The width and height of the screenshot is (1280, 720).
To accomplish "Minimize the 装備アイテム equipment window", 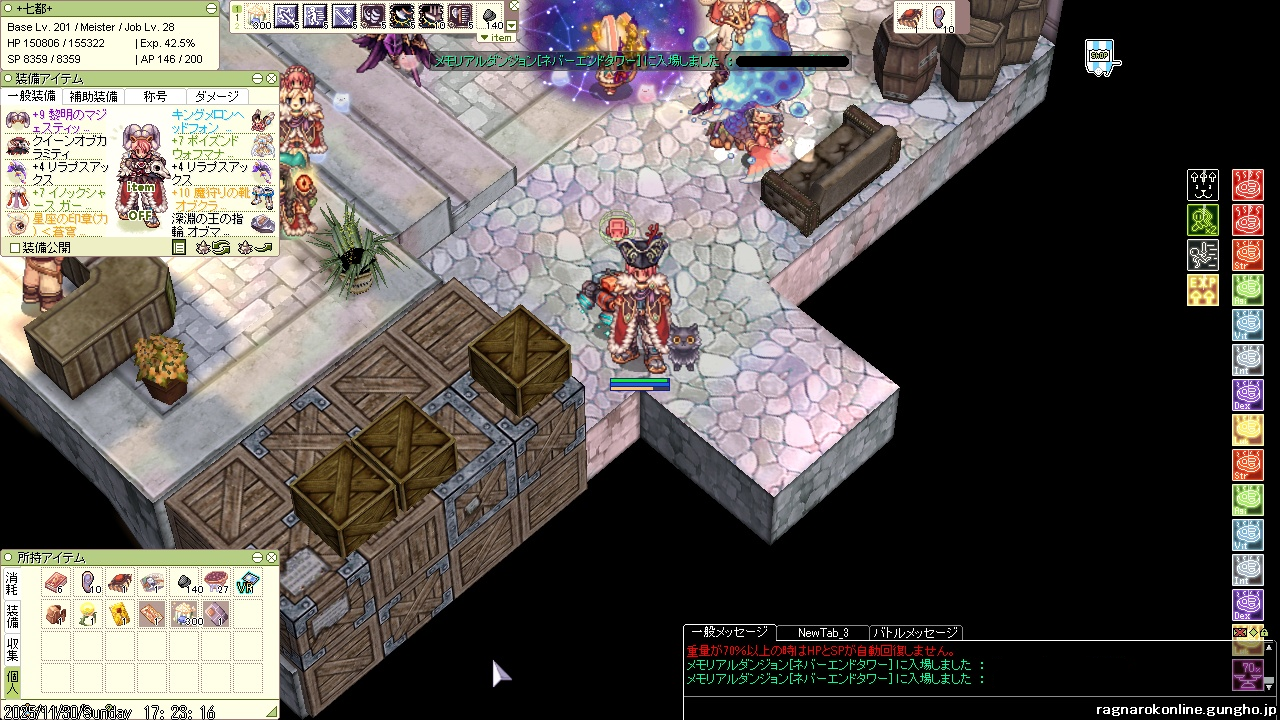I will [257, 78].
